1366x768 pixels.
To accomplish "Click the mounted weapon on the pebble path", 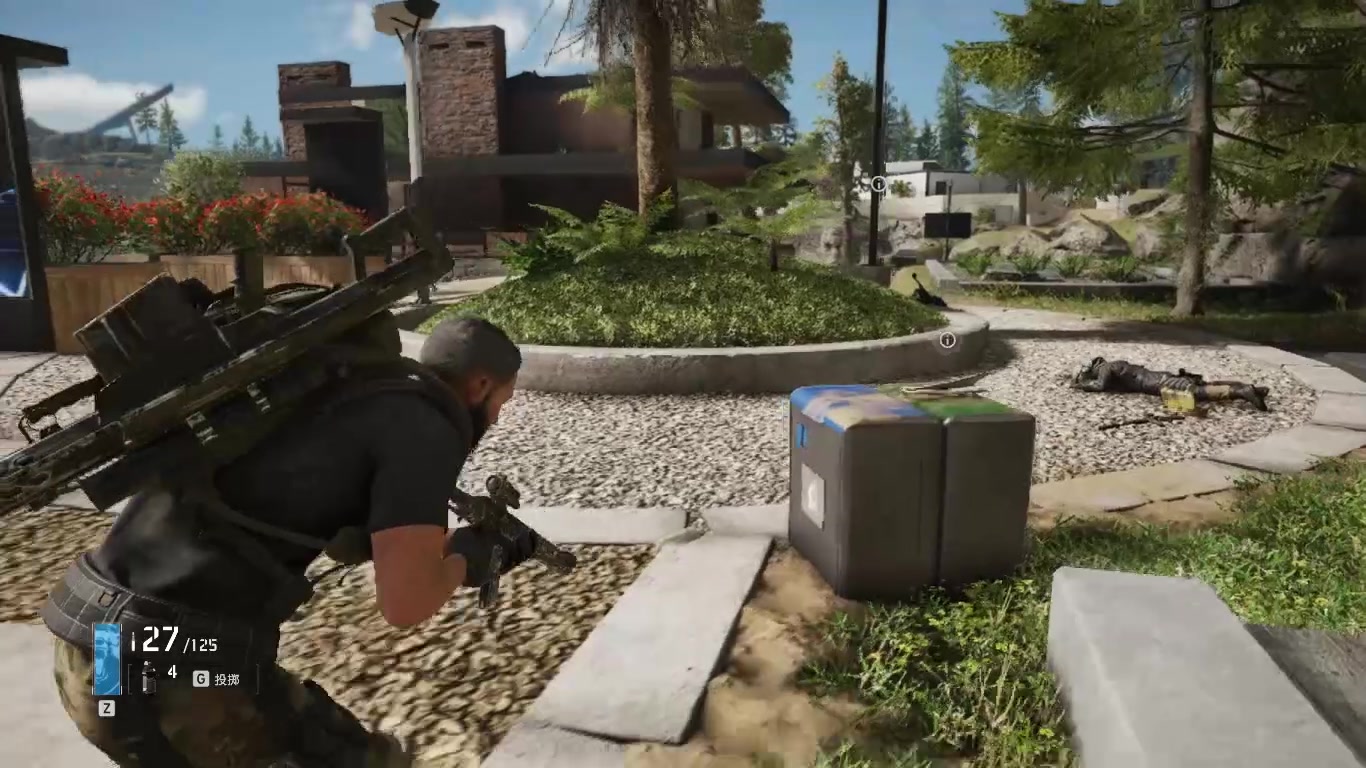I will pos(925,291).
